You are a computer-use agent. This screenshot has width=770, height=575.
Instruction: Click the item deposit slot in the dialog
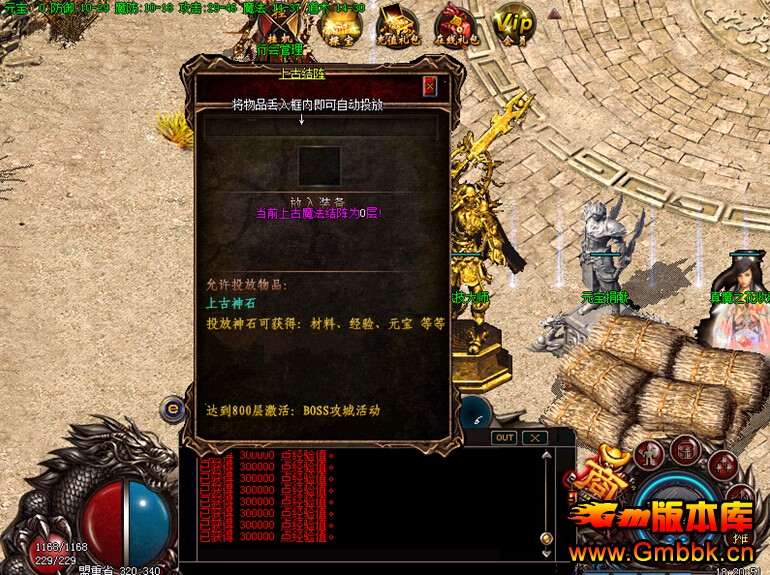320,167
